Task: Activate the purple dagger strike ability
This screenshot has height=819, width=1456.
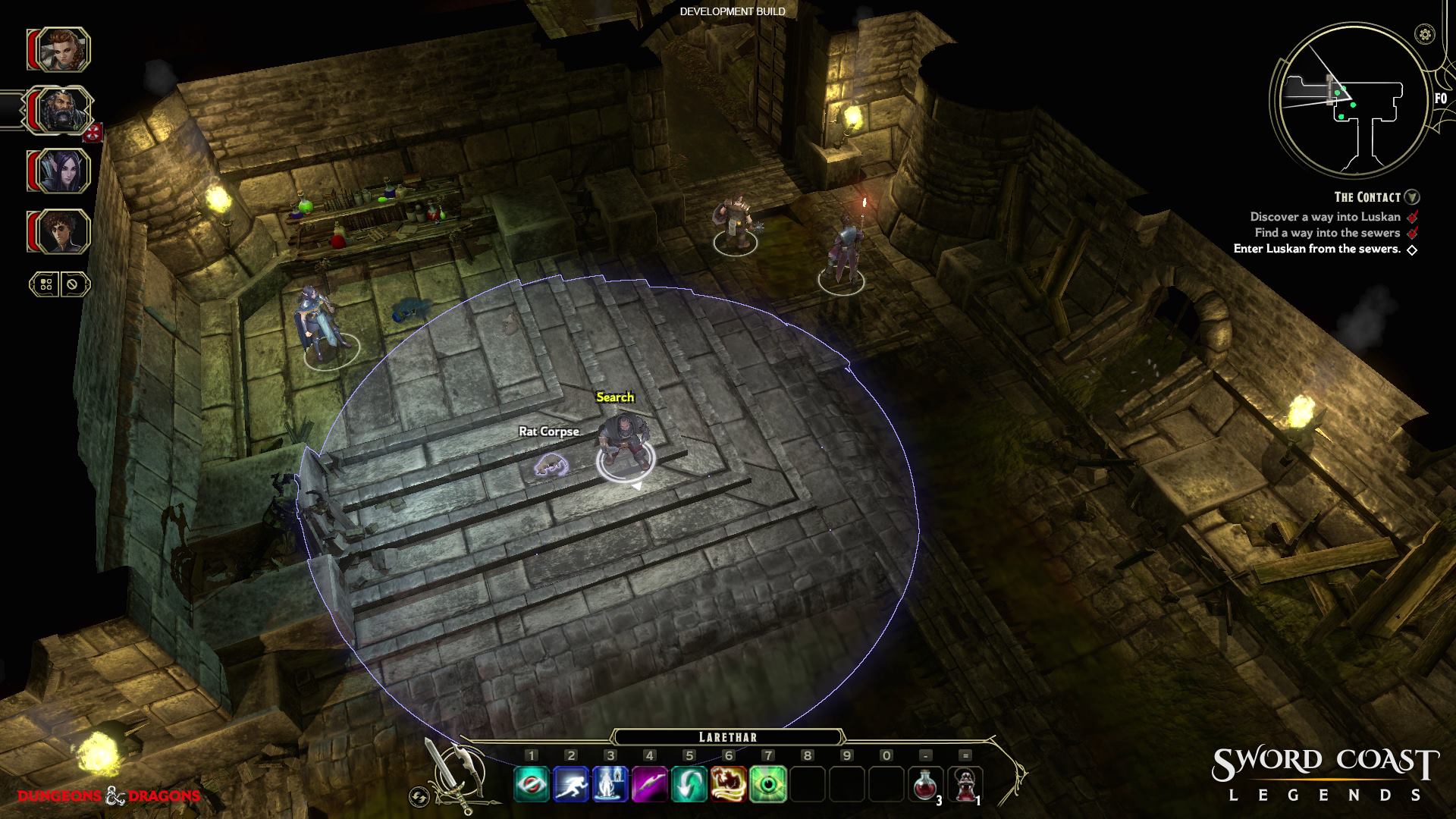Action: pos(650,784)
